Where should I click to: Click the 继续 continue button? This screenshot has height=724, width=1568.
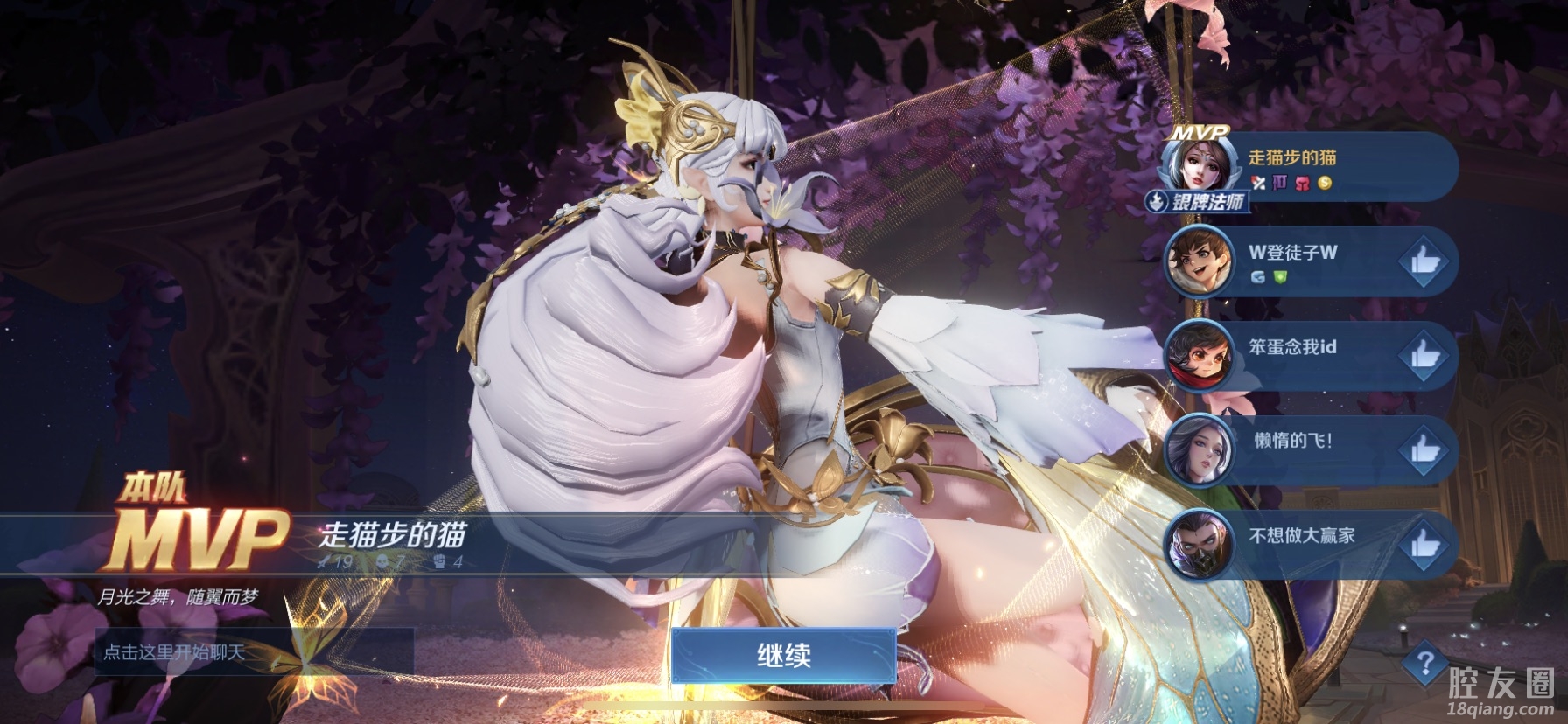(783, 657)
